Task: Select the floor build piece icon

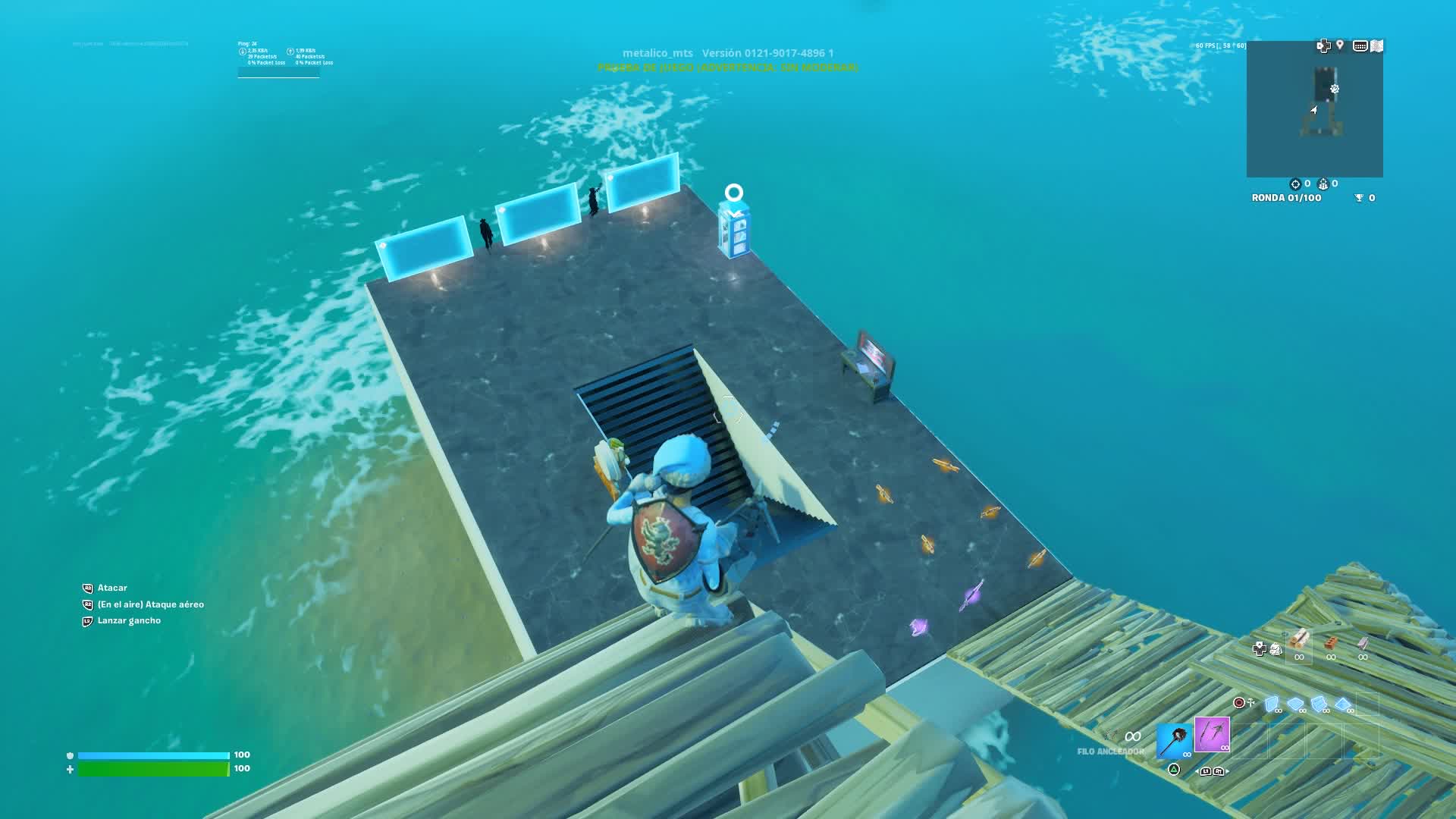Action: click(x=1297, y=704)
